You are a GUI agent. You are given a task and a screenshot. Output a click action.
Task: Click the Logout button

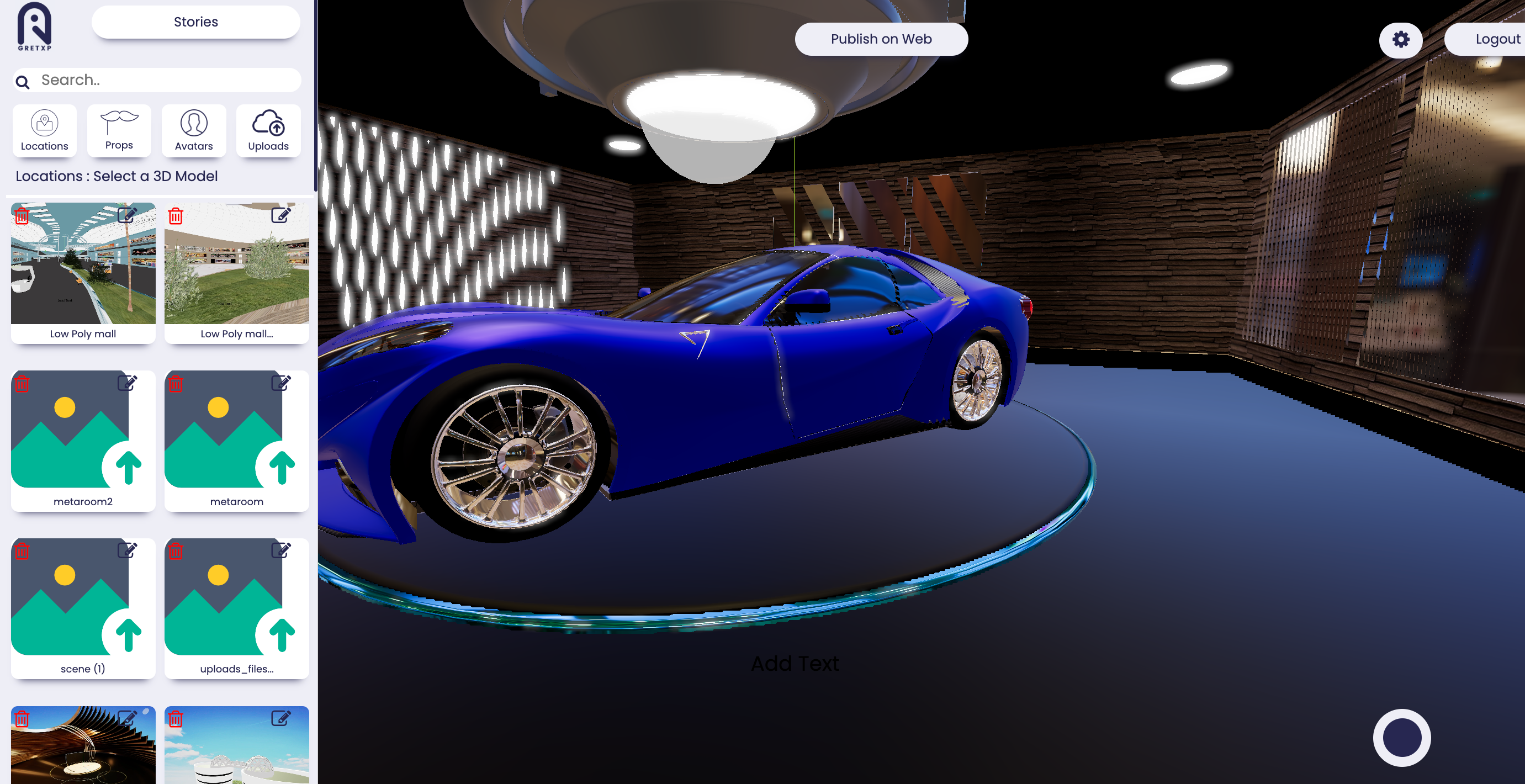[x=1497, y=39]
